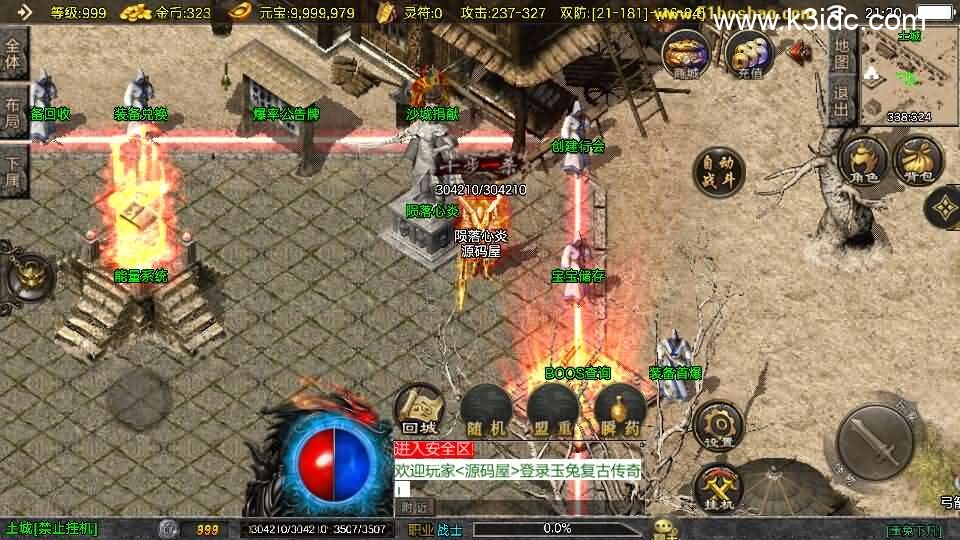Select the 盟重 teleport button
Viewport: 960px width, 540px height.
point(552,409)
